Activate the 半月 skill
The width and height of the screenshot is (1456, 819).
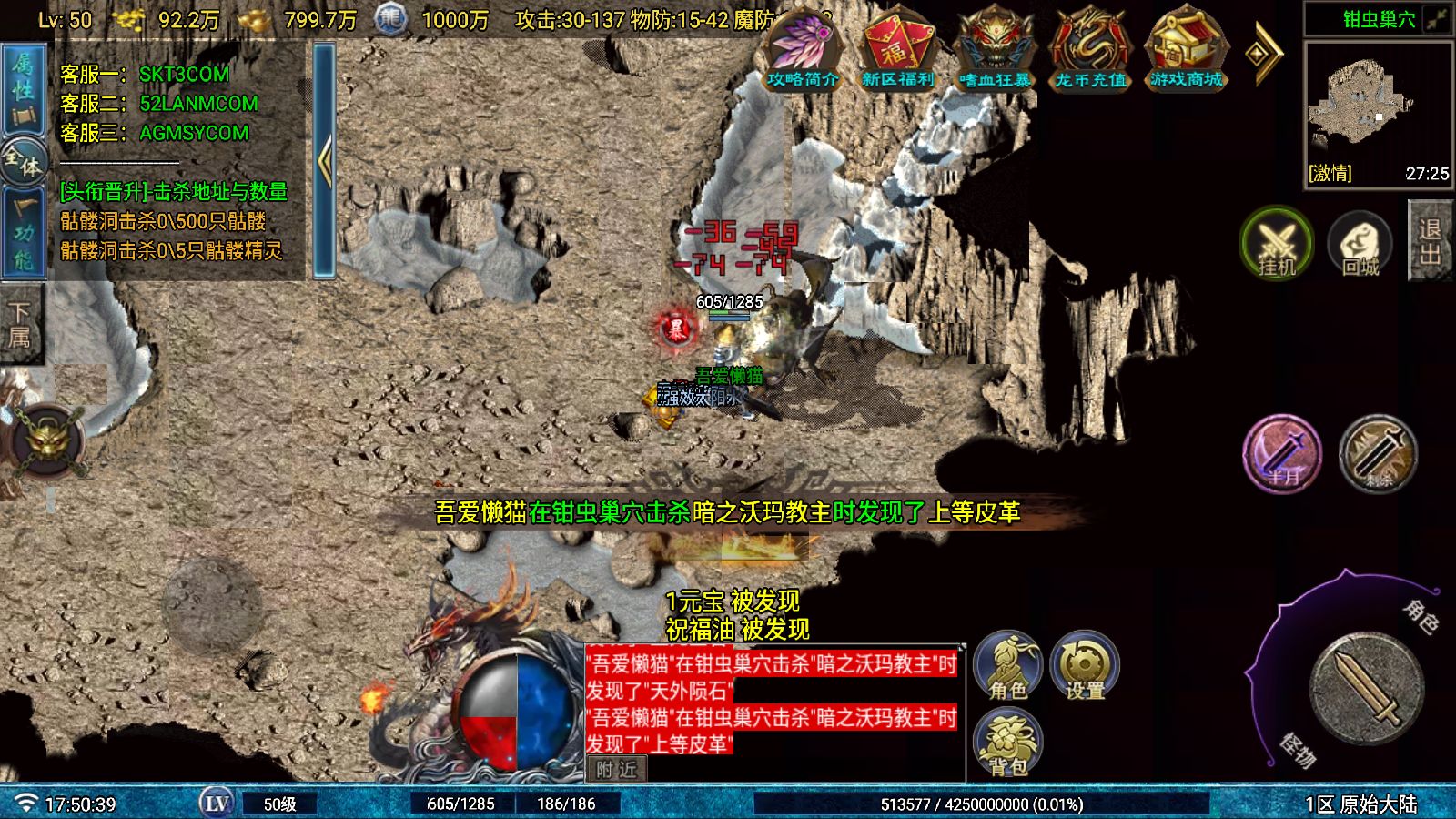tap(1281, 455)
